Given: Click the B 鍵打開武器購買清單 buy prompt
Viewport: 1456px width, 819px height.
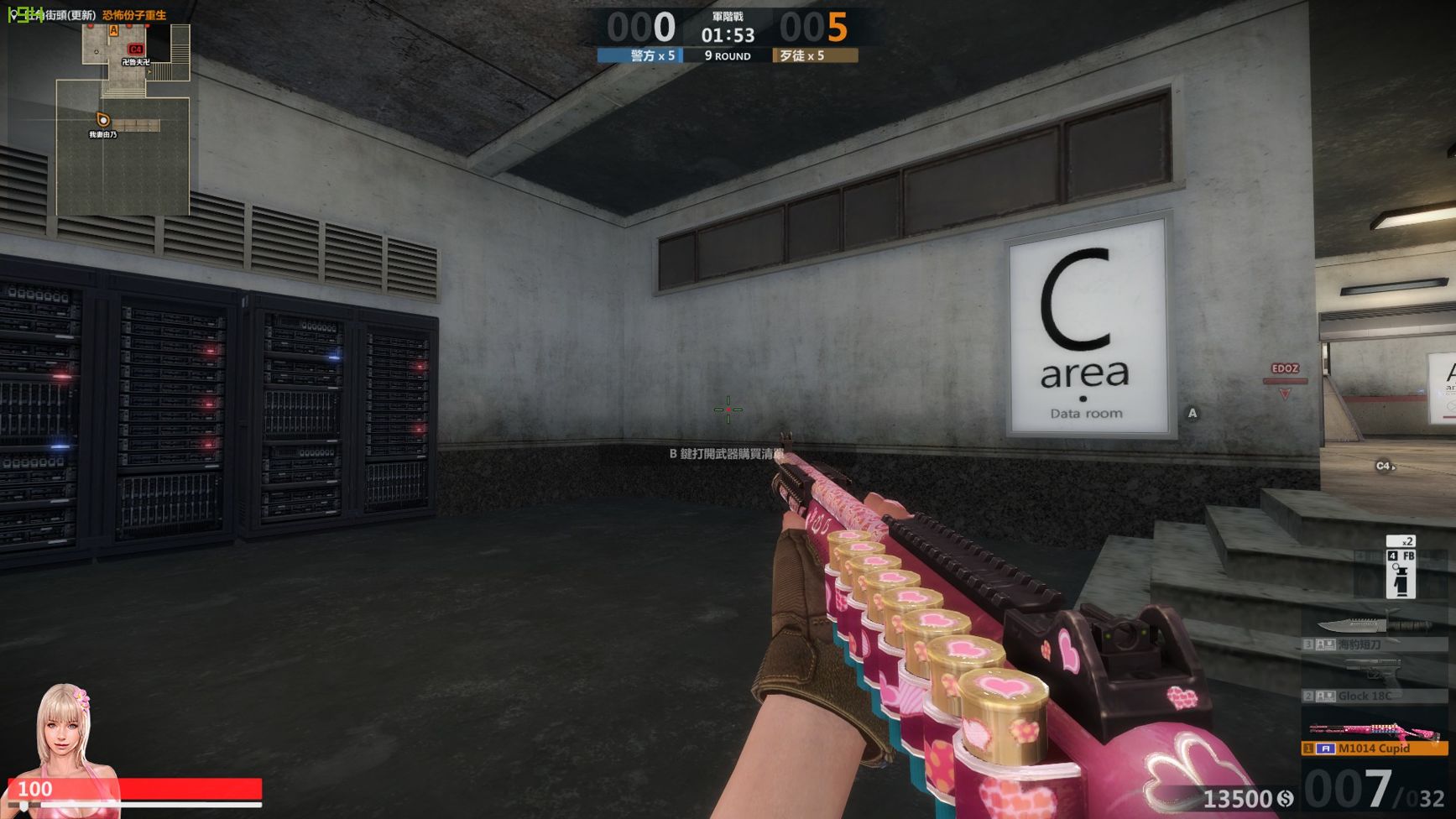Looking at the screenshot, I should [725, 453].
